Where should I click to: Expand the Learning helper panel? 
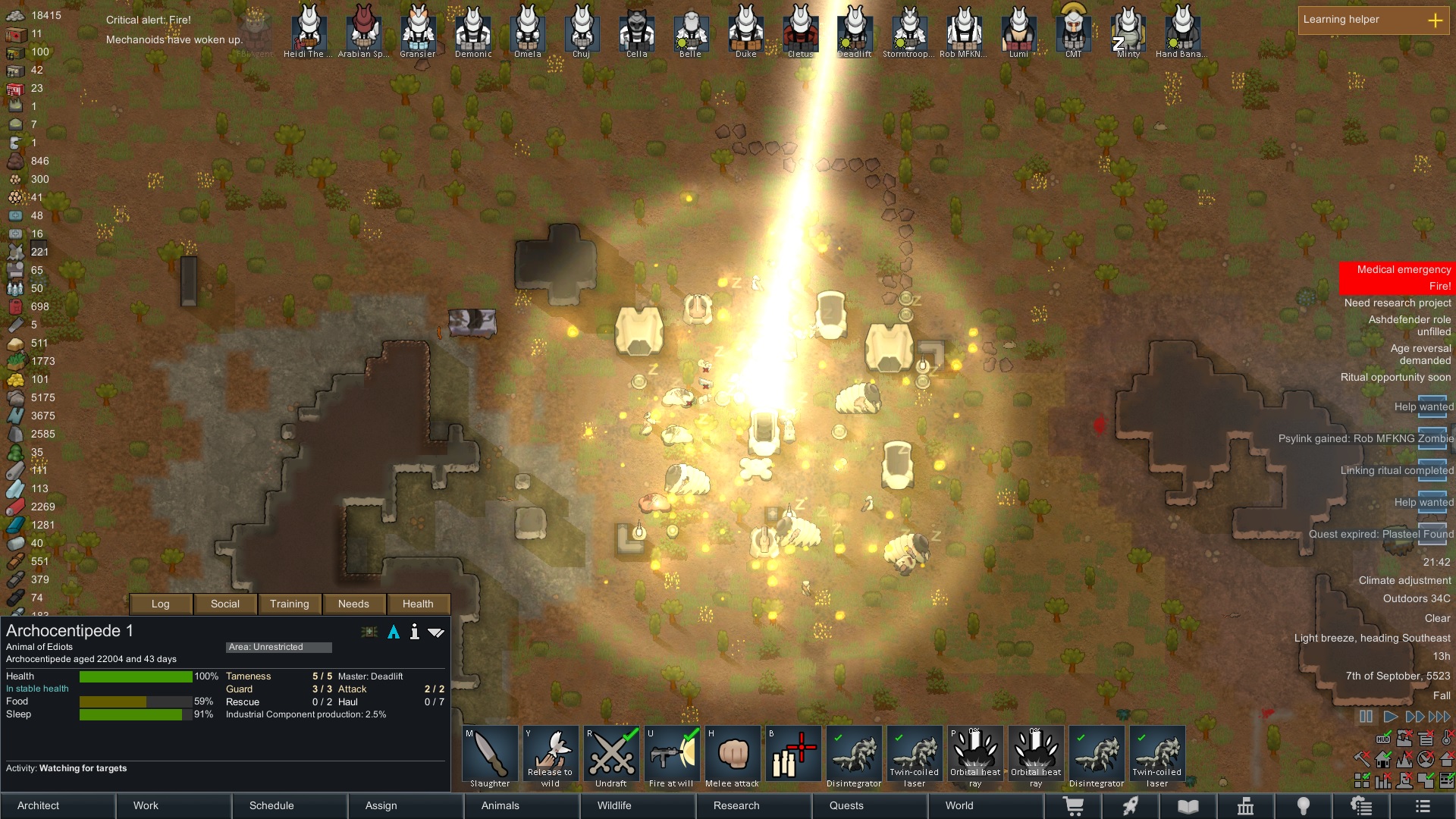tap(1435, 20)
